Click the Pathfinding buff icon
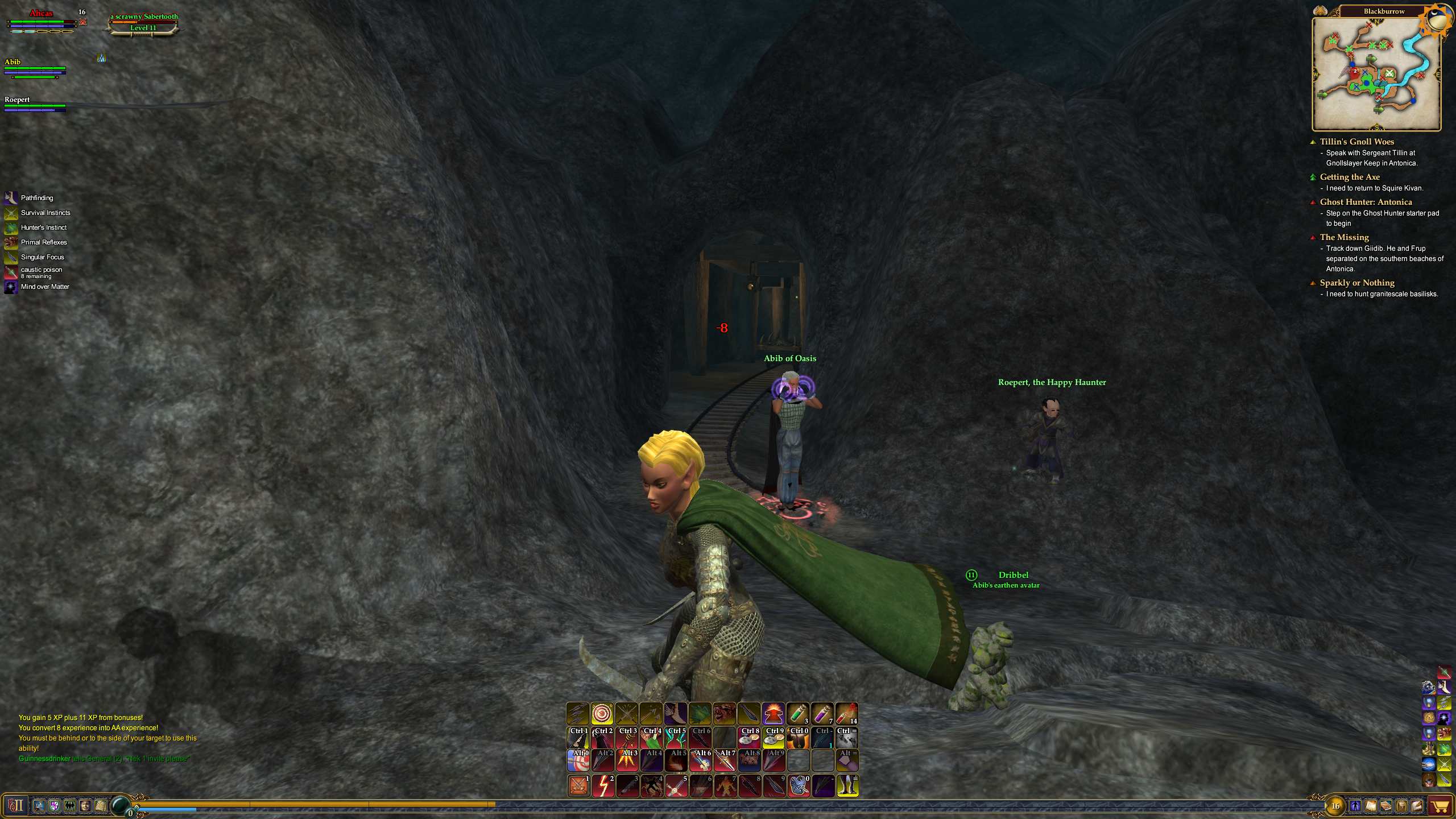The width and height of the screenshot is (1456, 819). point(11,198)
